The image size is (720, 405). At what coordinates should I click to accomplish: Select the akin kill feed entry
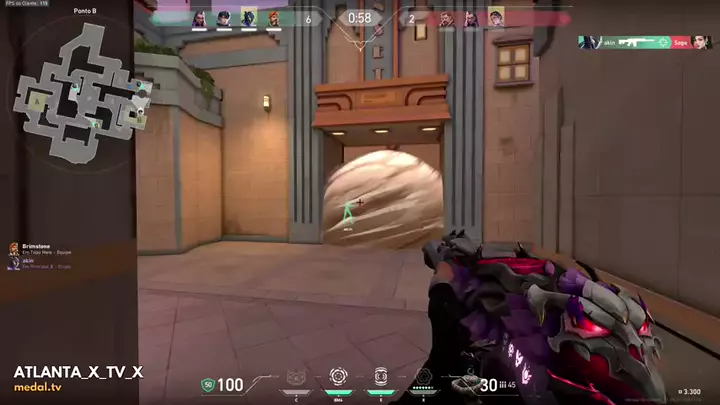click(645, 42)
